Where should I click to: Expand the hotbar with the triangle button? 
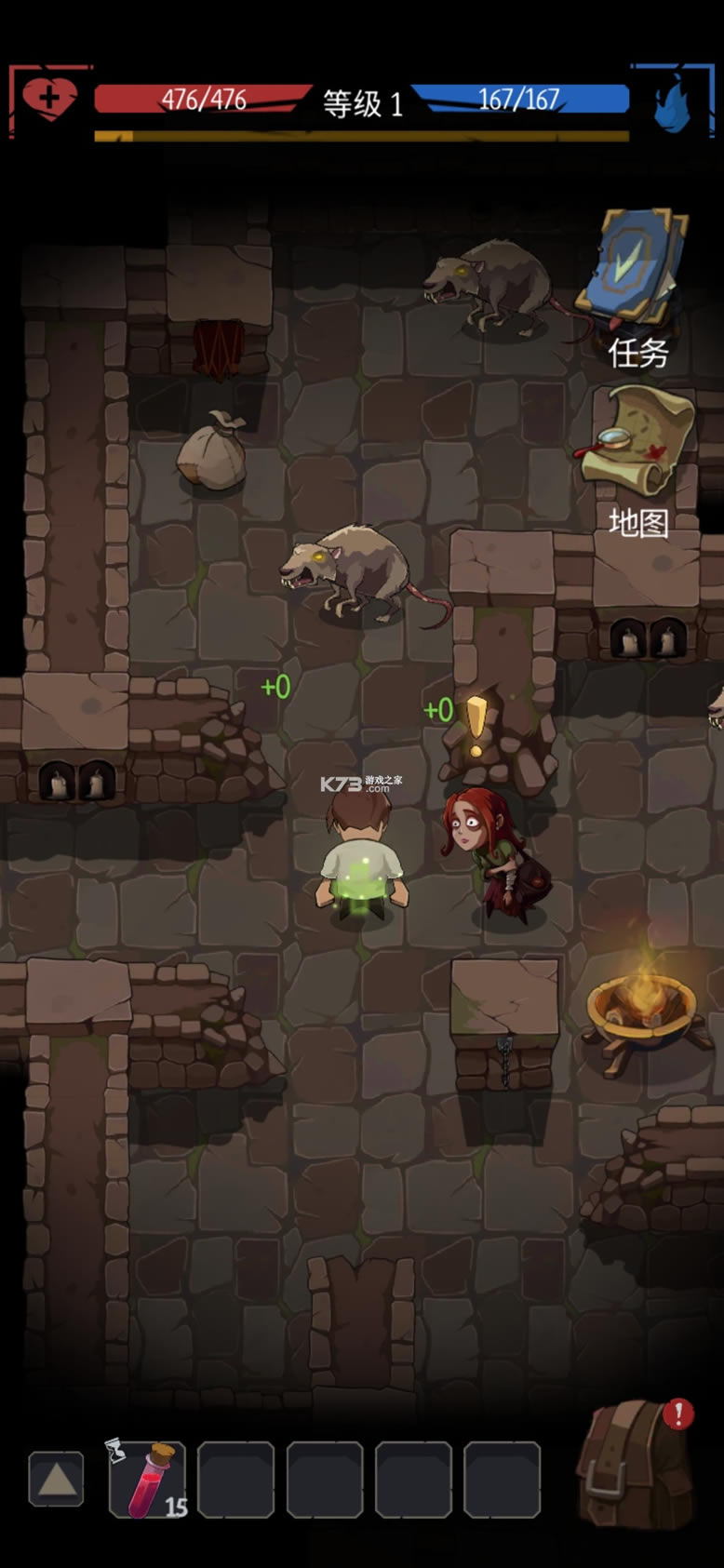click(56, 1479)
